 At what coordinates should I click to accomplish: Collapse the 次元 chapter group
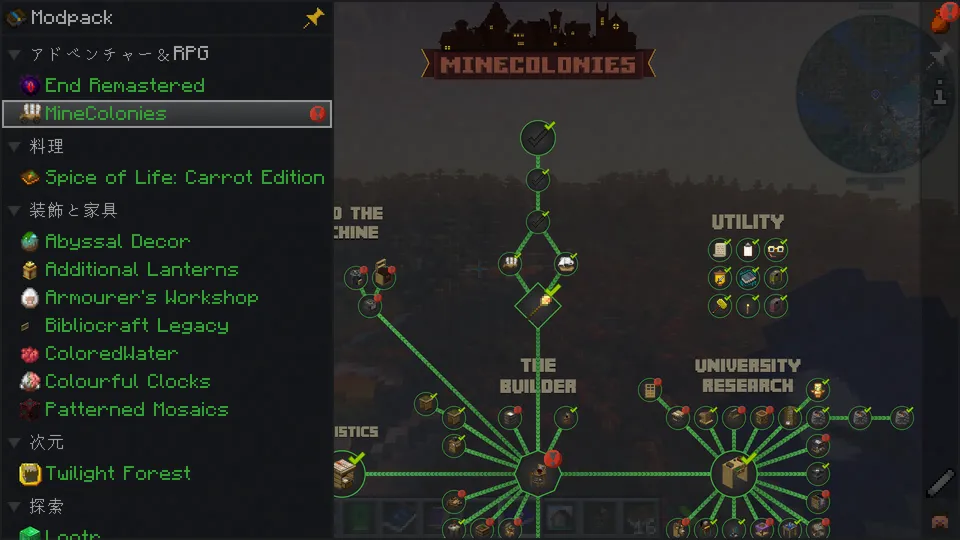coord(14,442)
